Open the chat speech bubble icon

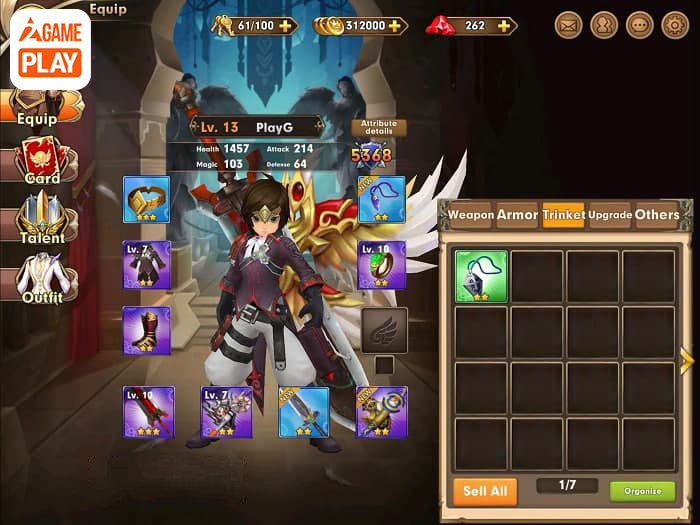coord(640,25)
